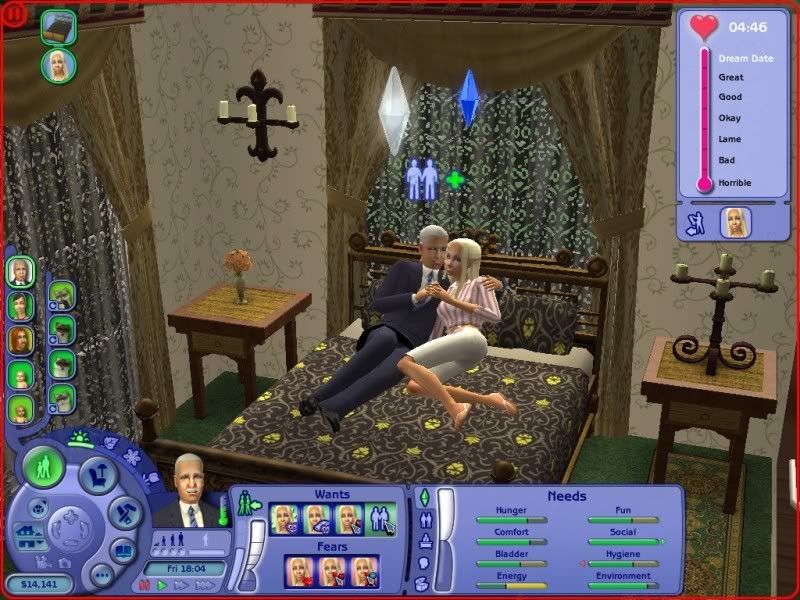Pause the game with the speed control
This screenshot has width=800, height=600.
pos(145,585)
